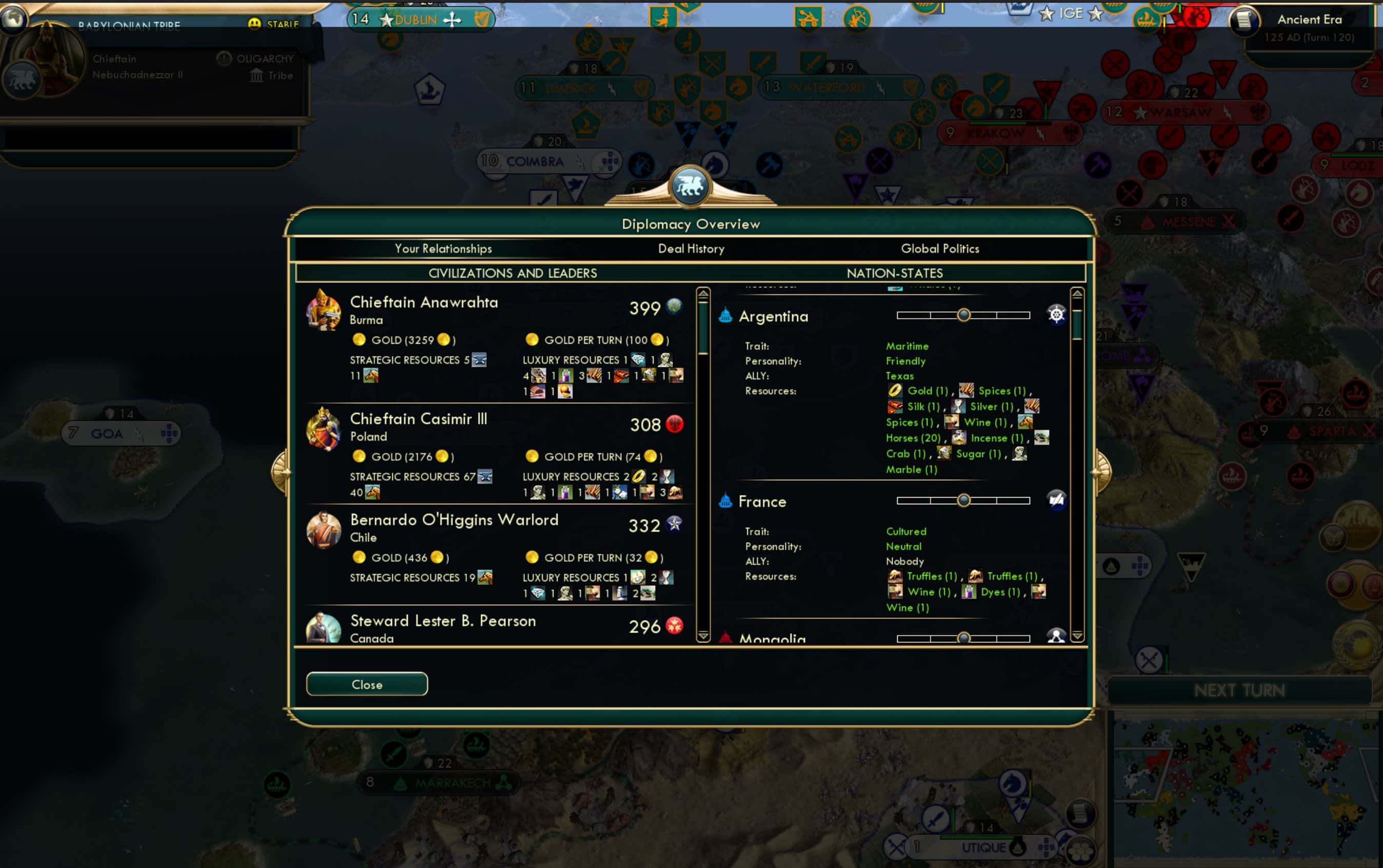Image resolution: width=1383 pixels, height=868 pixels.
Task: Click the Close button
Action: 366,684
